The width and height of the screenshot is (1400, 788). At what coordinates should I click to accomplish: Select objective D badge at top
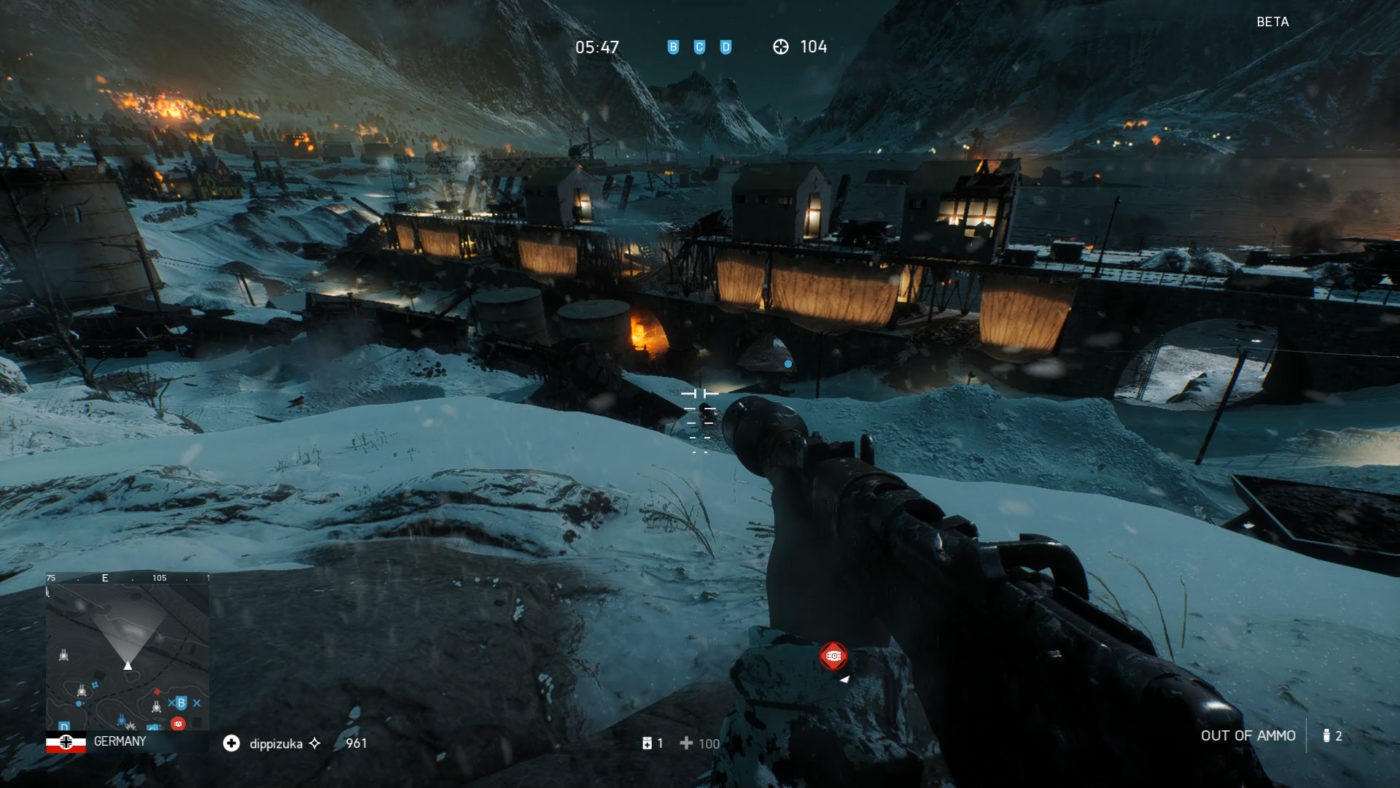coord(728,46)
